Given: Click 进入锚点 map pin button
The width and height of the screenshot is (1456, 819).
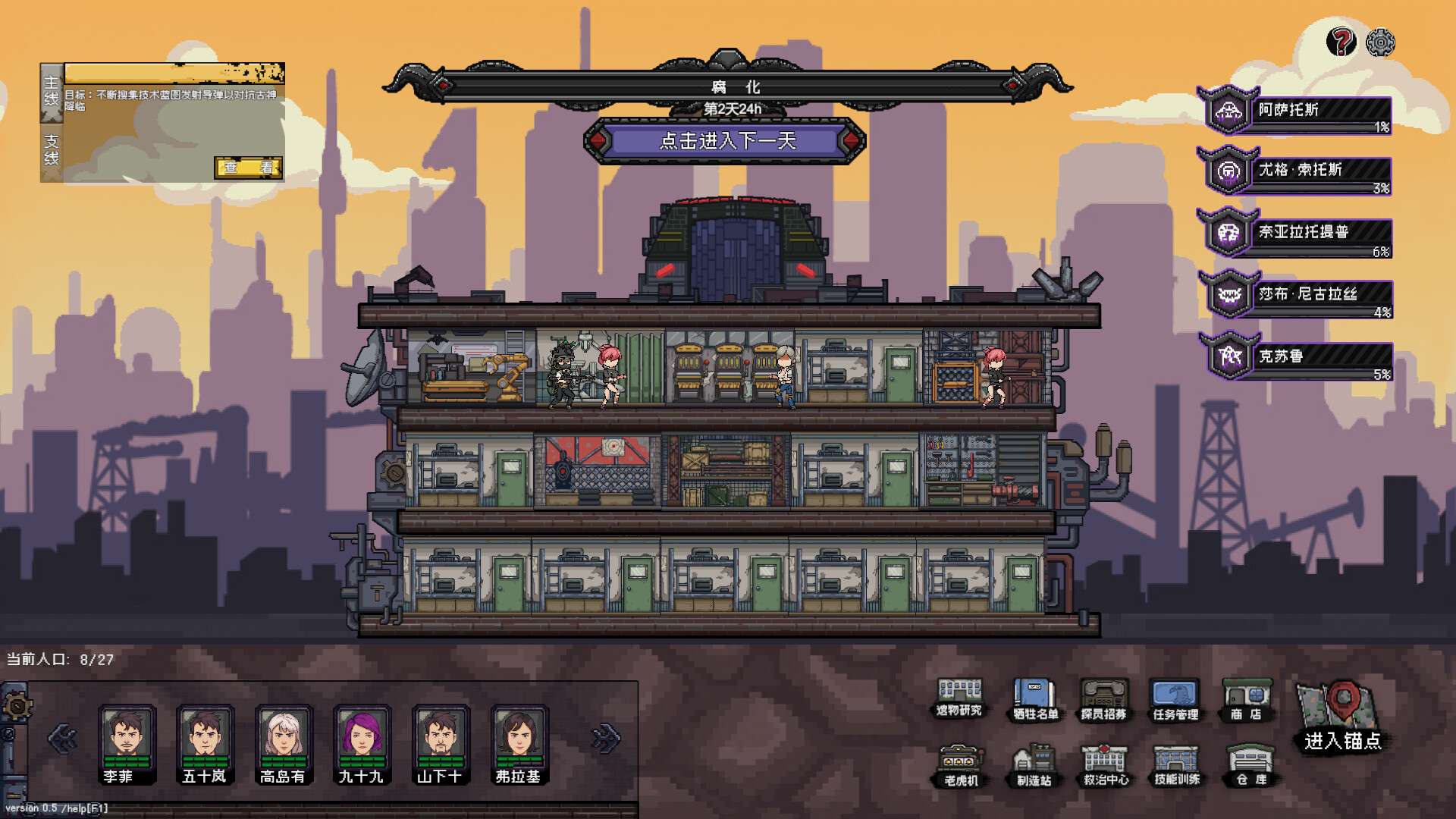Looking at the screenshot, I should (1342, 717).
